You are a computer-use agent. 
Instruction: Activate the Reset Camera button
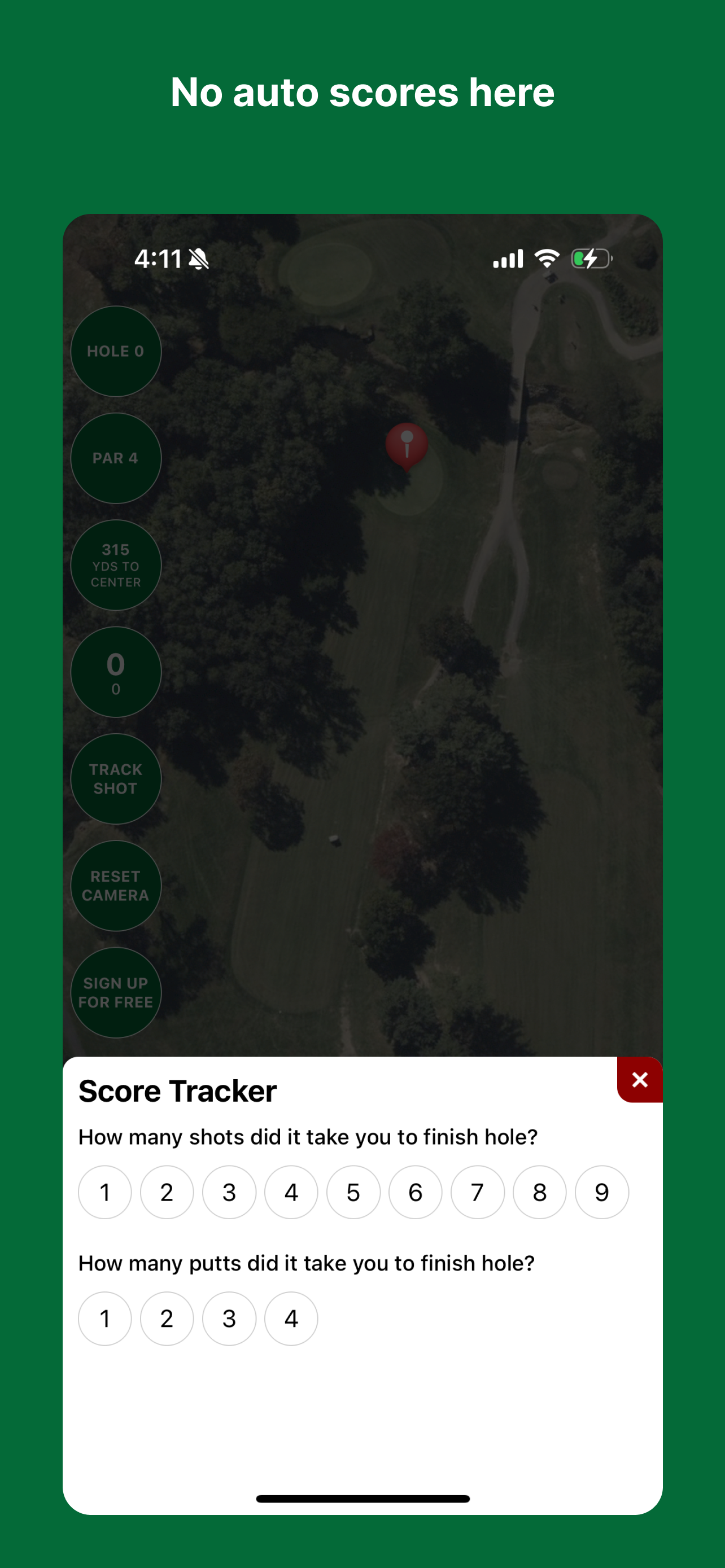click(116, 886)
